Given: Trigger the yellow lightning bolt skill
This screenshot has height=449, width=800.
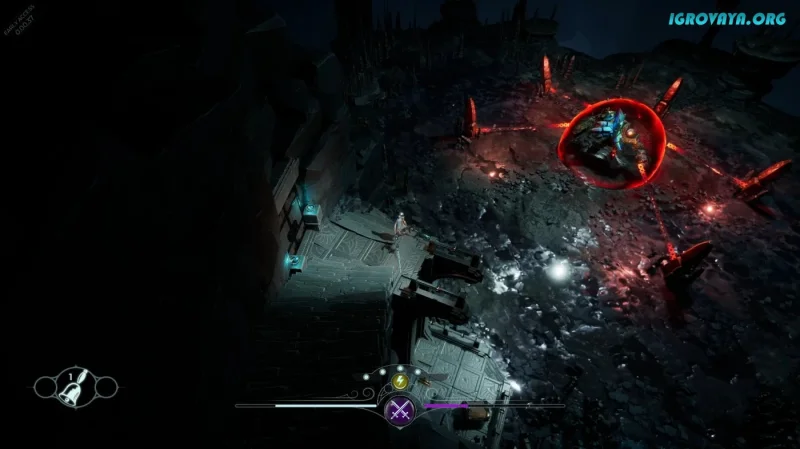Looking at the screenshot, I should [x=401, y=381].
